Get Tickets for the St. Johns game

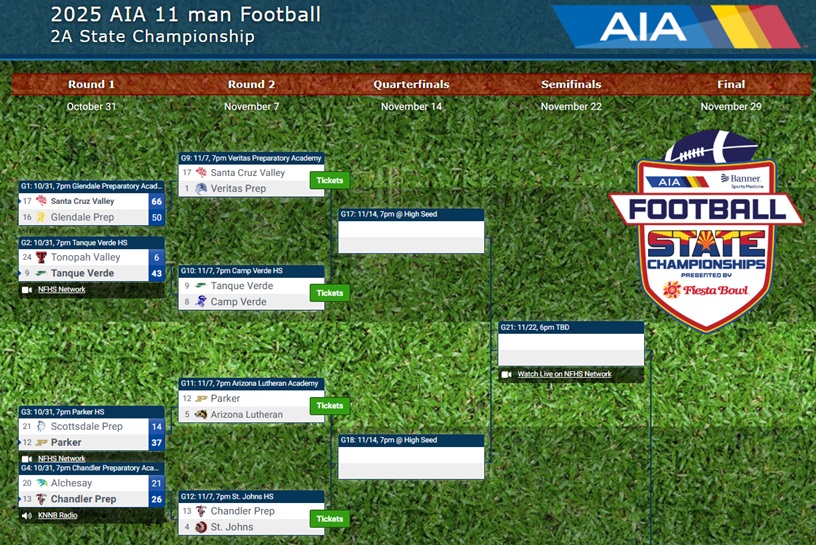(x=329, y=519)
